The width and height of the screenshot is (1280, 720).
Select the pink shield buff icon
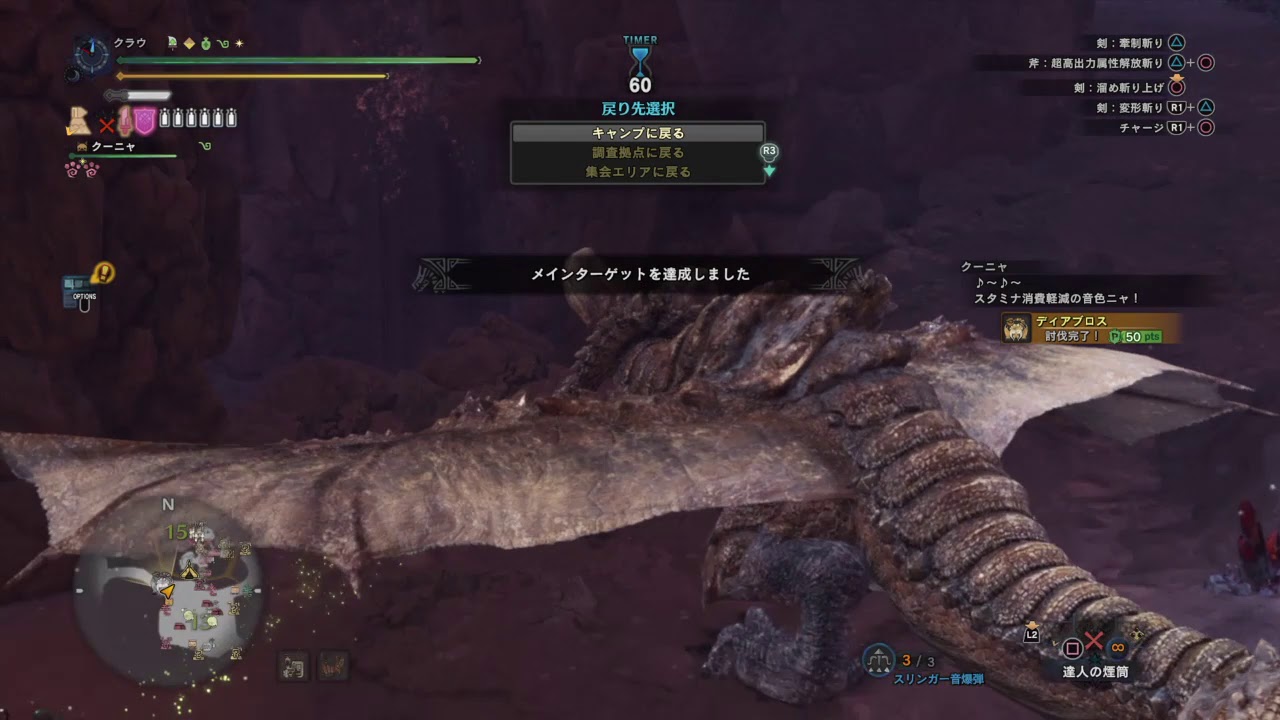tap(144, 120)
